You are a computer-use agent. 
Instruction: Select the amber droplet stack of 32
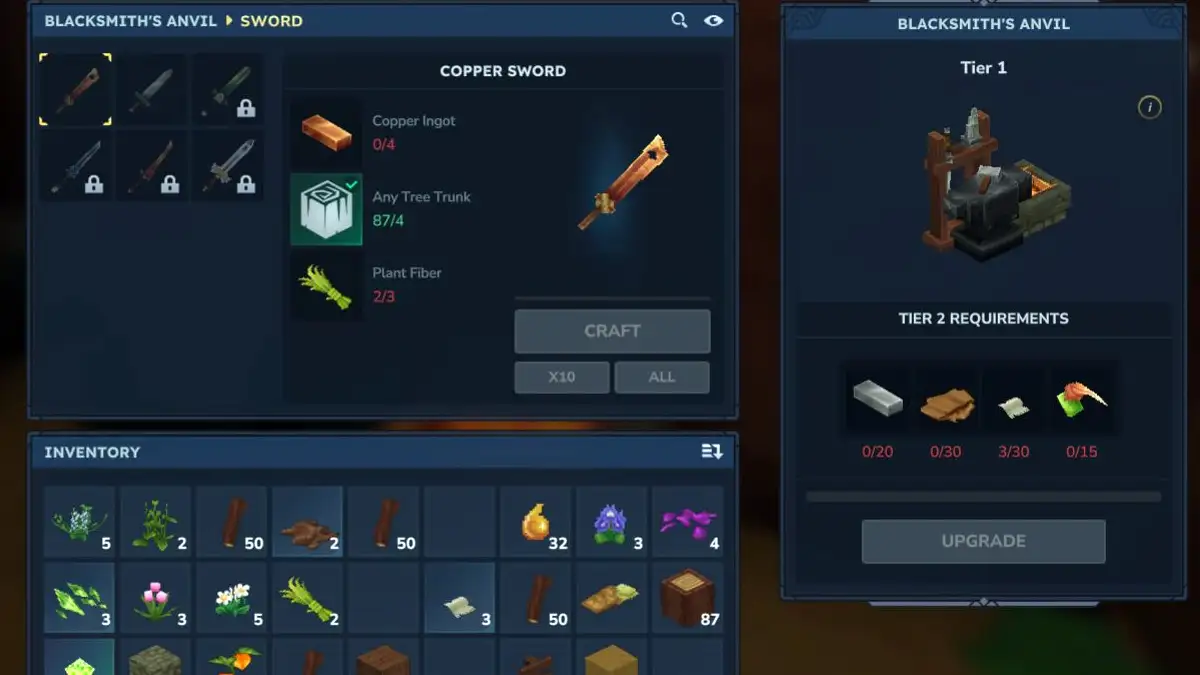coord(536,522)
